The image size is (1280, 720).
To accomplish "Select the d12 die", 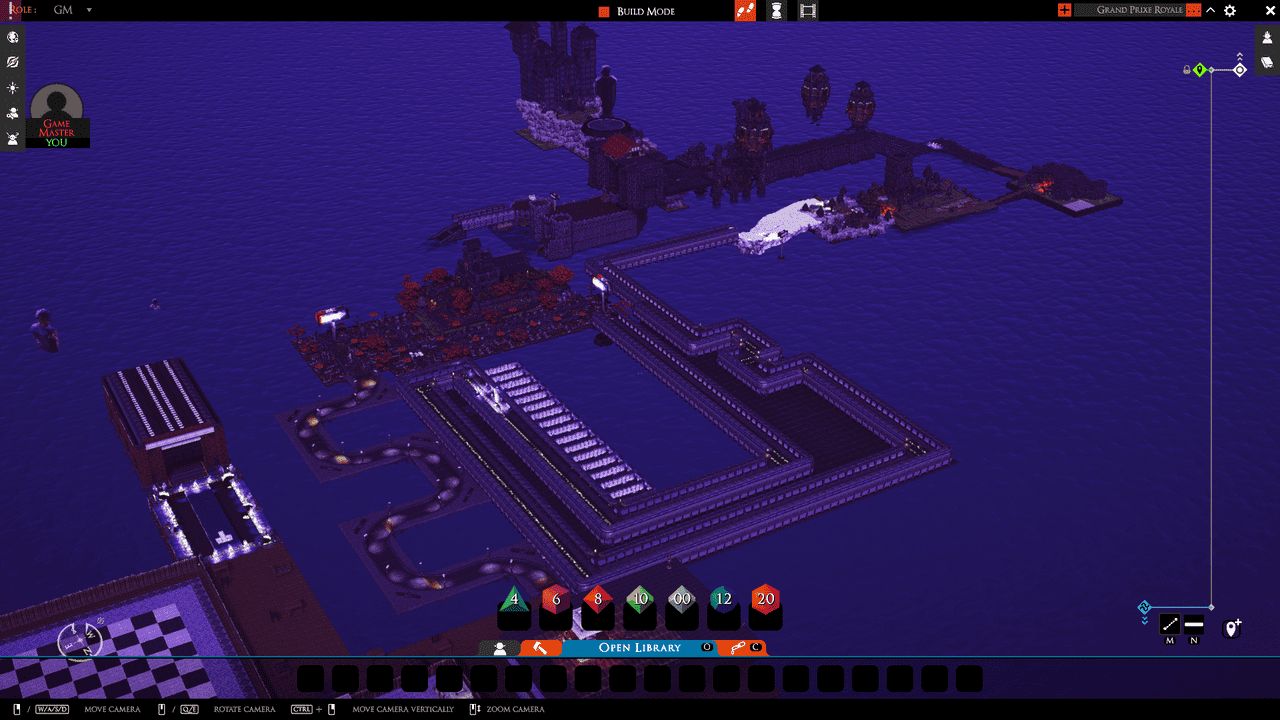I will (x=723, y=600).
